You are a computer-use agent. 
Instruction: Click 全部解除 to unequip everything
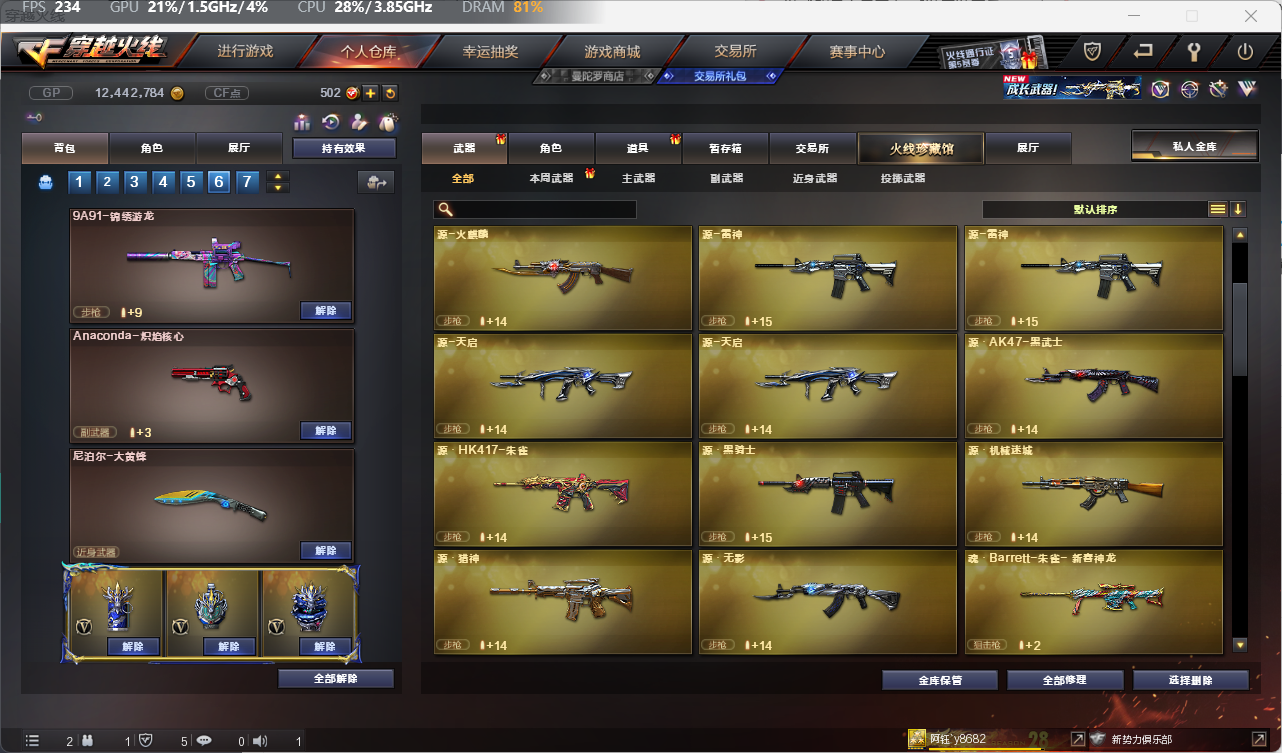[336, 679]
